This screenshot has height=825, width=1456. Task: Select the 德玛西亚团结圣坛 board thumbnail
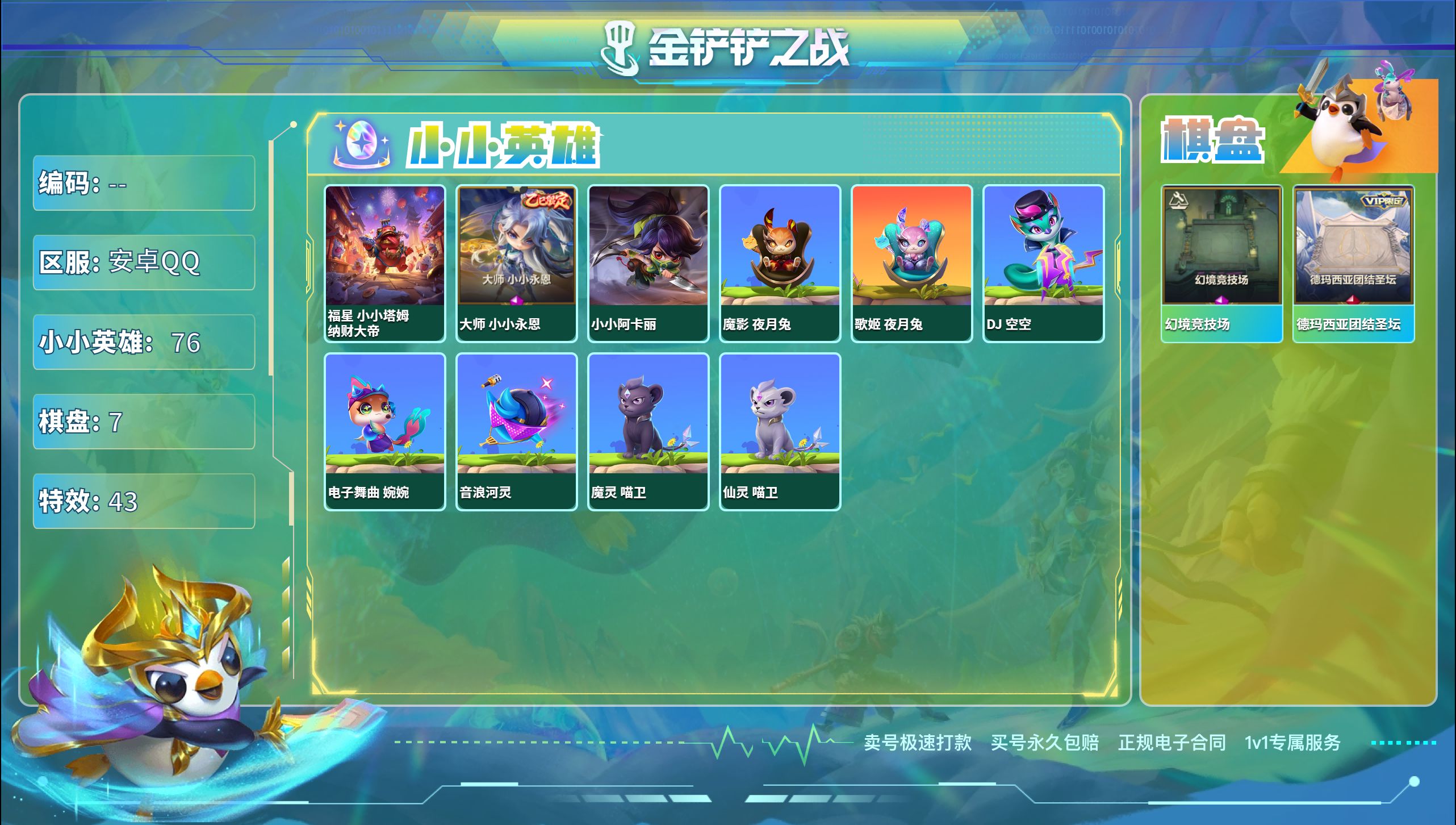pos(1353,263)
